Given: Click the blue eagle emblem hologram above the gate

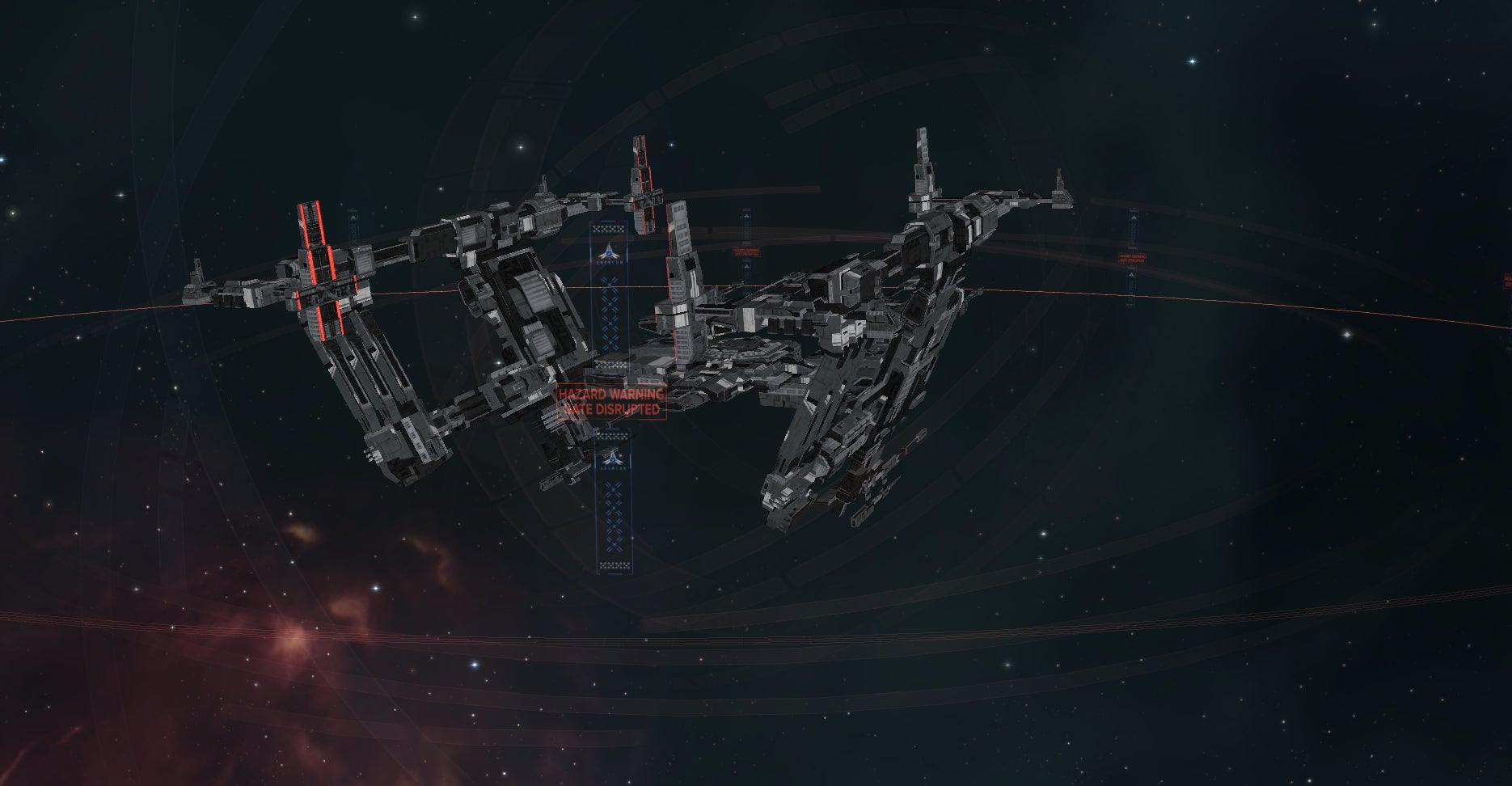Looking at the screenshot, I should pyautogui.click(x=609, y=252).
